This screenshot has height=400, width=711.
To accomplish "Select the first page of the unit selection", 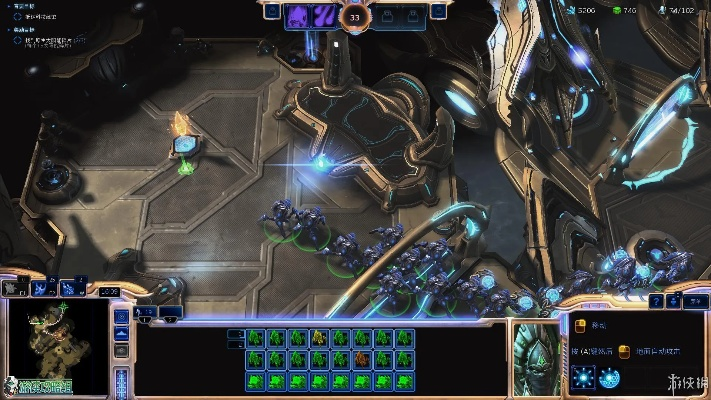I will click(x=236, y=334).
